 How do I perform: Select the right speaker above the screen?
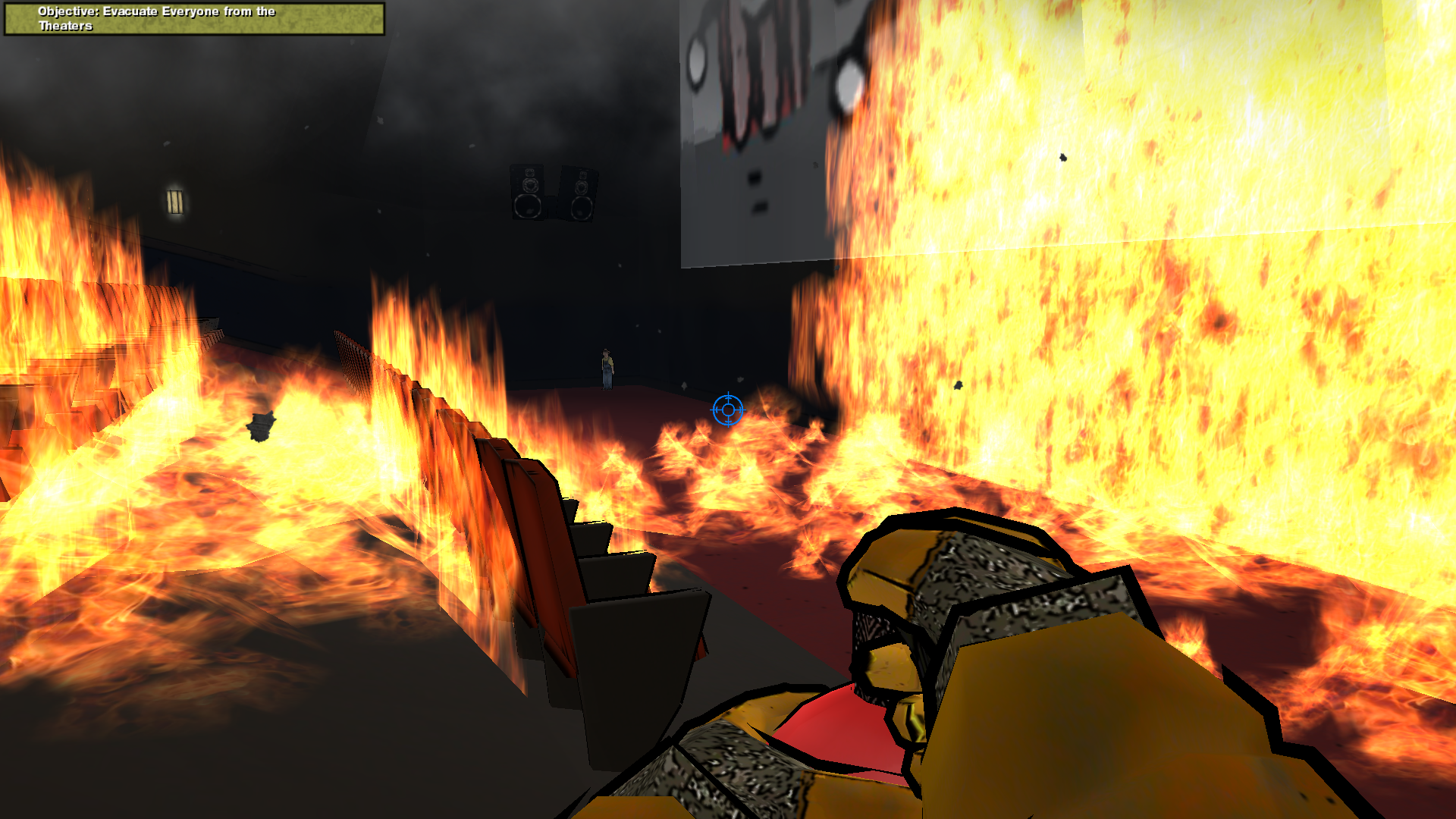[x=582, y=193]
